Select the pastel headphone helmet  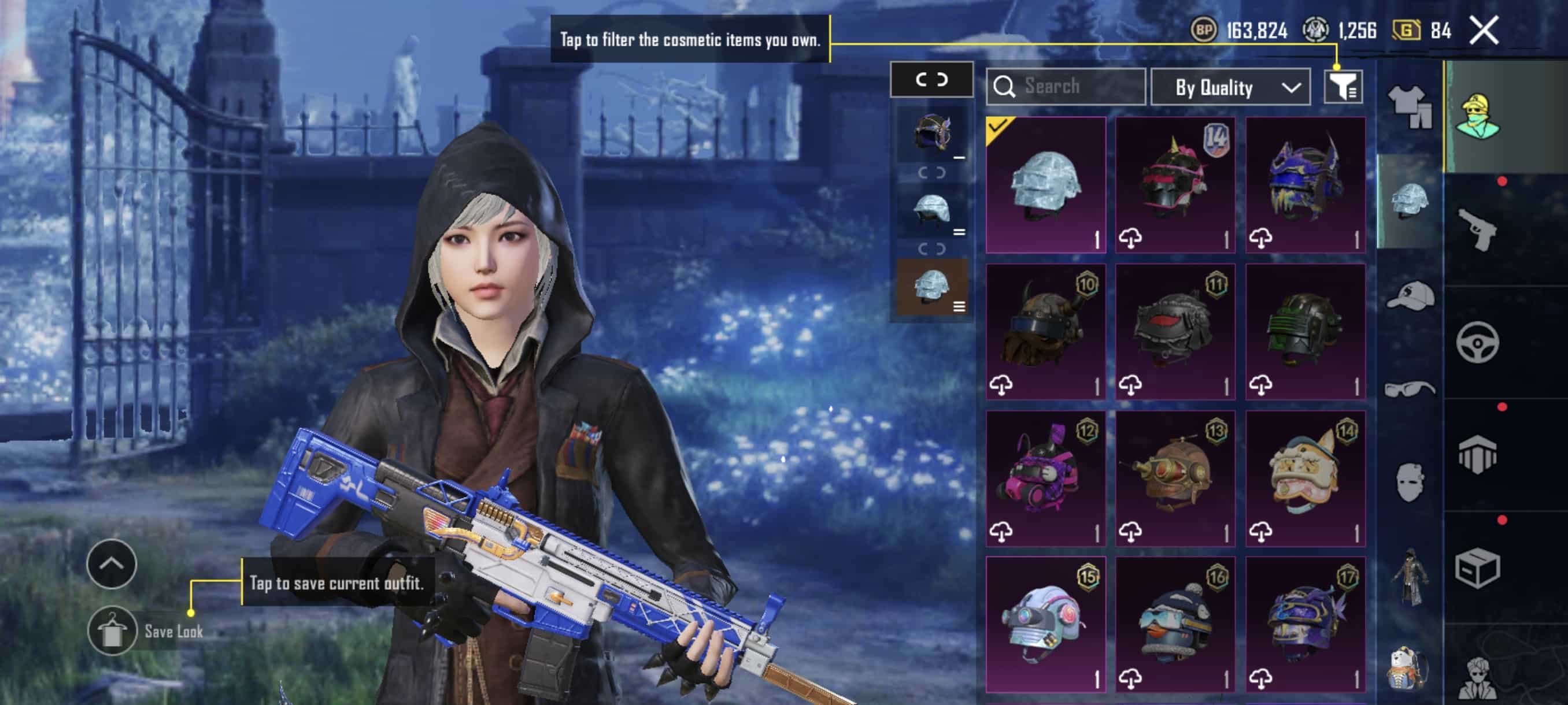(1045, 624)
